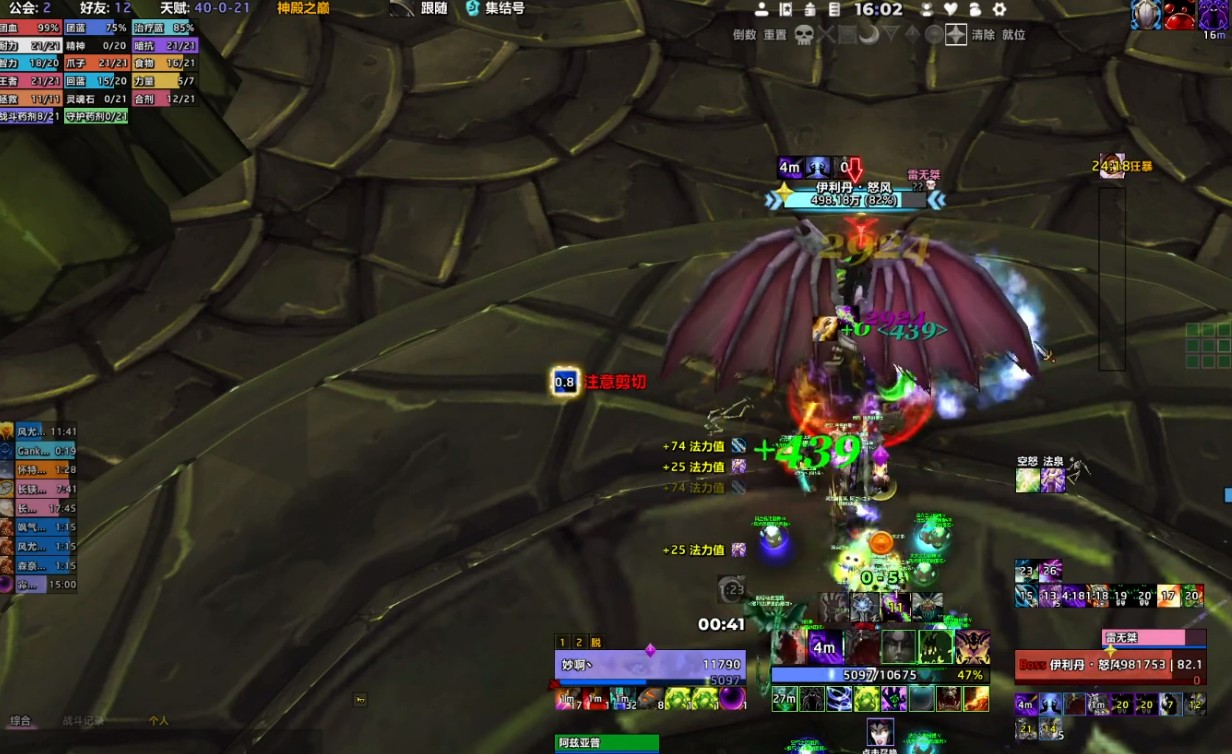Click the heart icon in top bar

point(951,9)
